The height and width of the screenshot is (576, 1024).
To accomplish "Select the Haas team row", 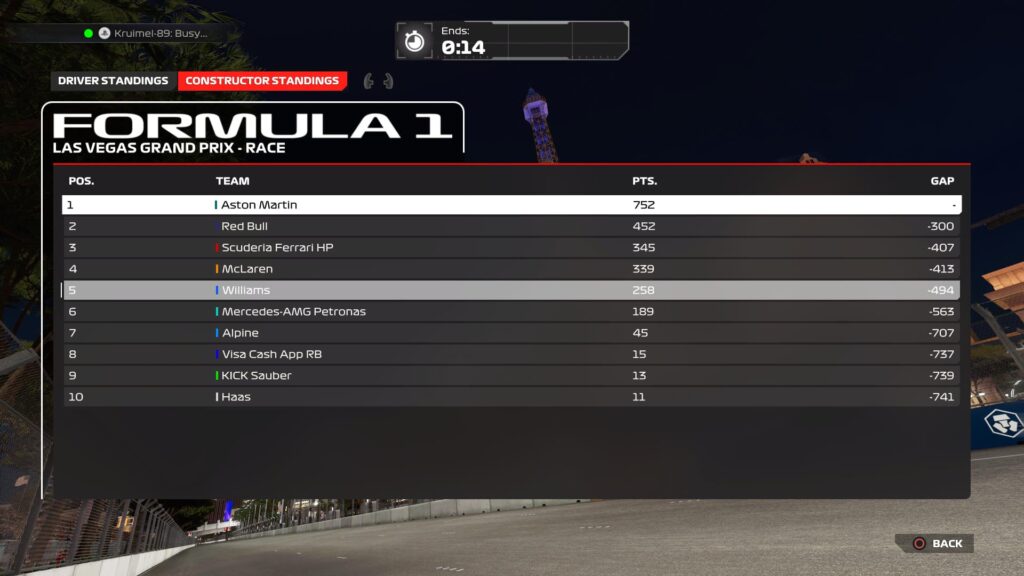I will pos(511,397).
